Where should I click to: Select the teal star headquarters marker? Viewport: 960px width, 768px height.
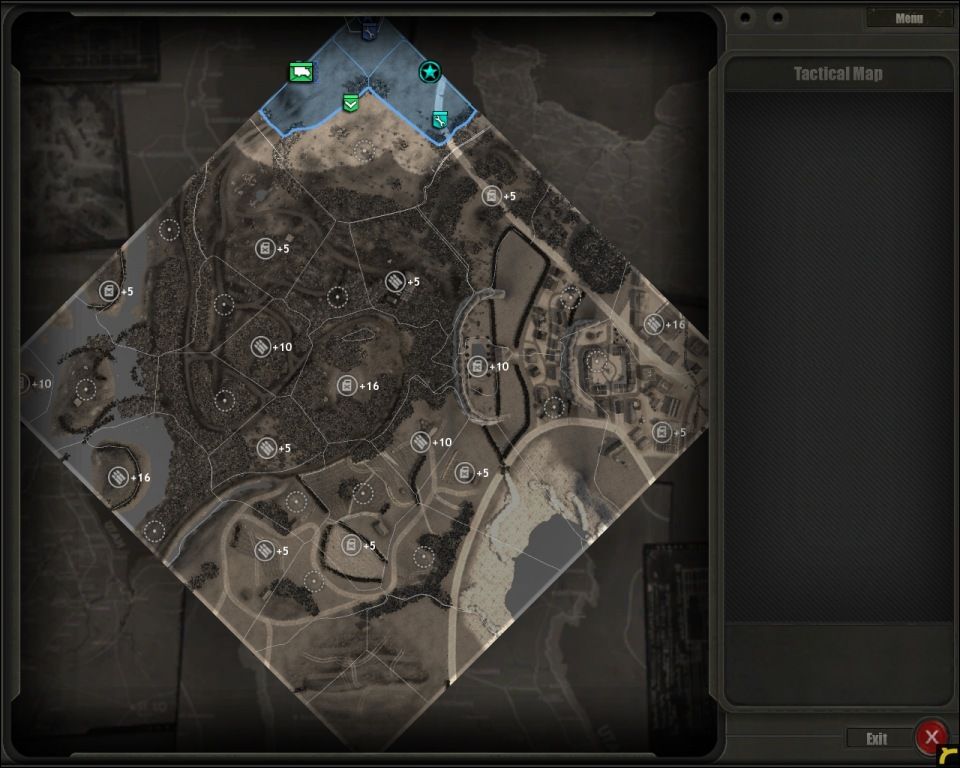[429, 71]
